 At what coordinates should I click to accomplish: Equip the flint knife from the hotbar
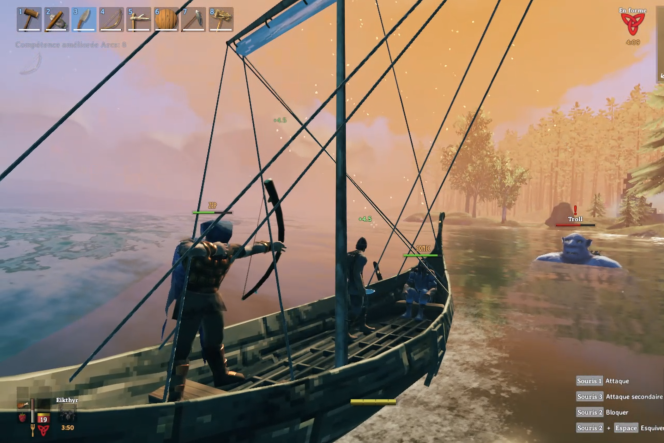[x=83, y=19]
